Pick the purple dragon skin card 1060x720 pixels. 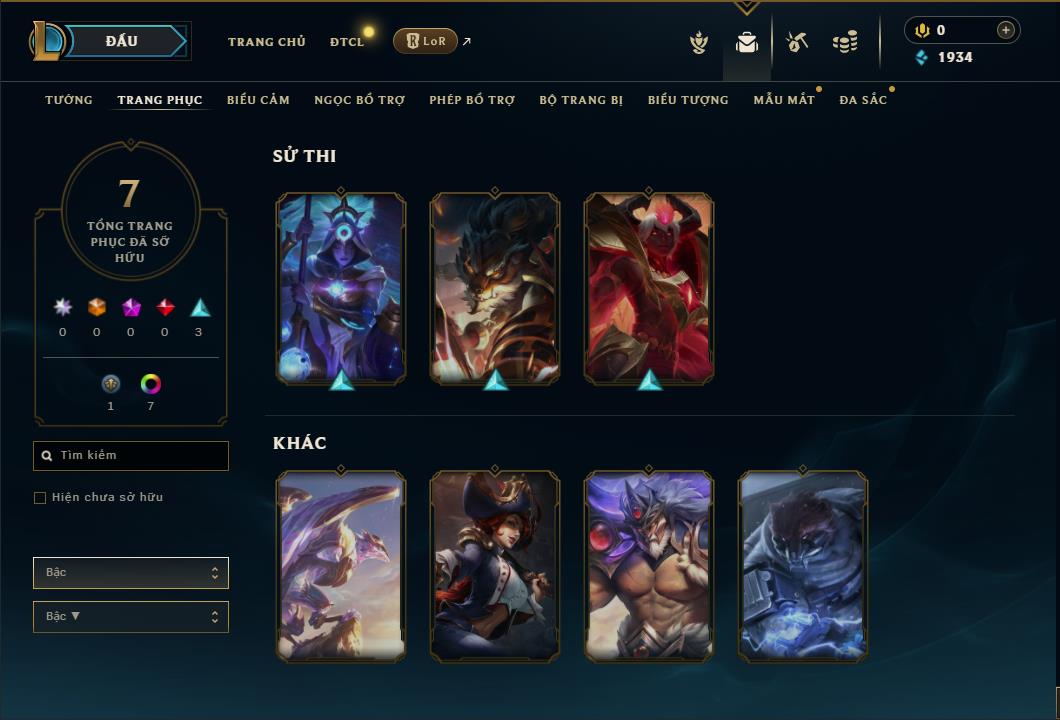pos(341,565)
